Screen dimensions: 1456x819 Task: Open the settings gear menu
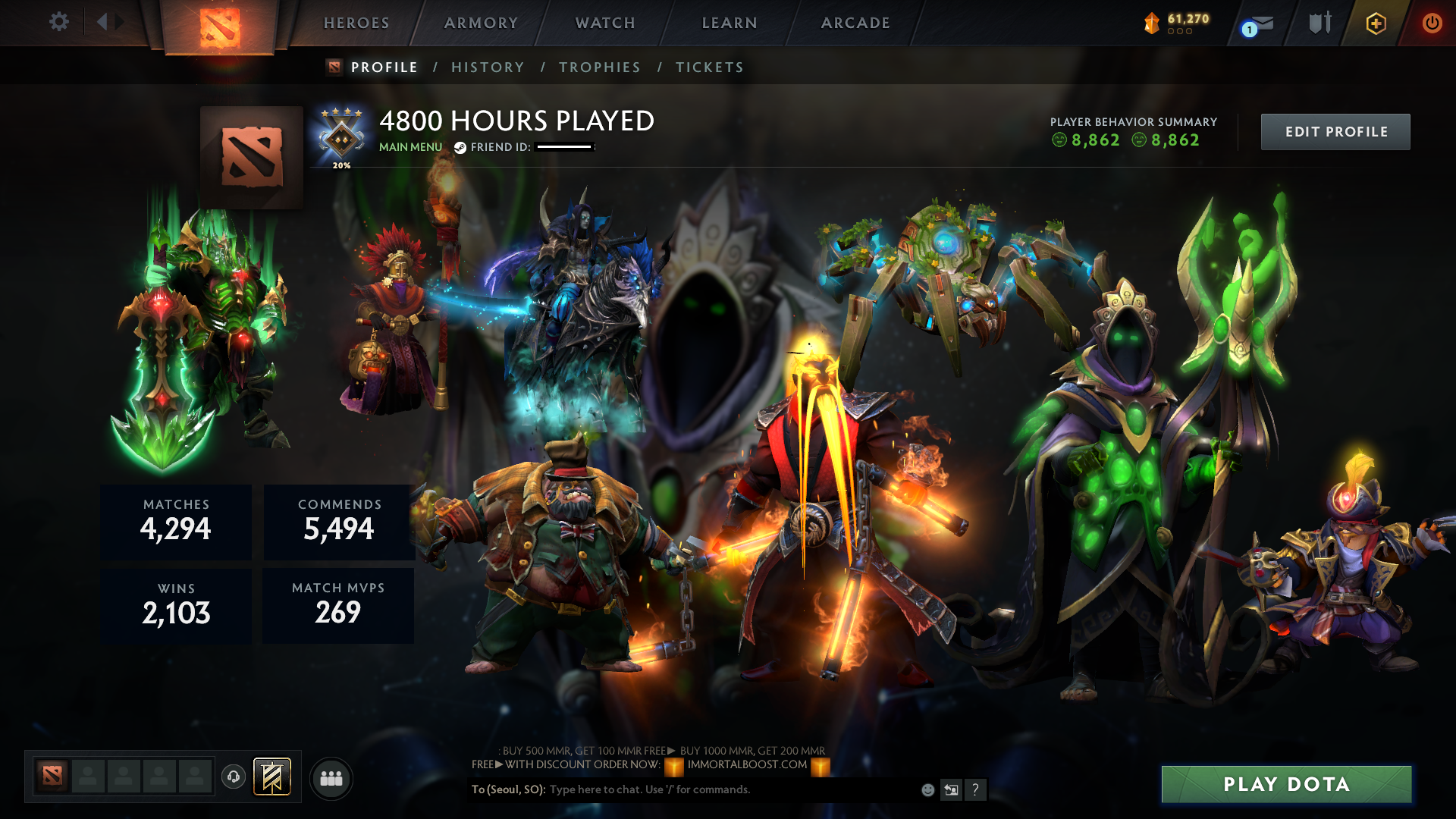tap(59, 22)
